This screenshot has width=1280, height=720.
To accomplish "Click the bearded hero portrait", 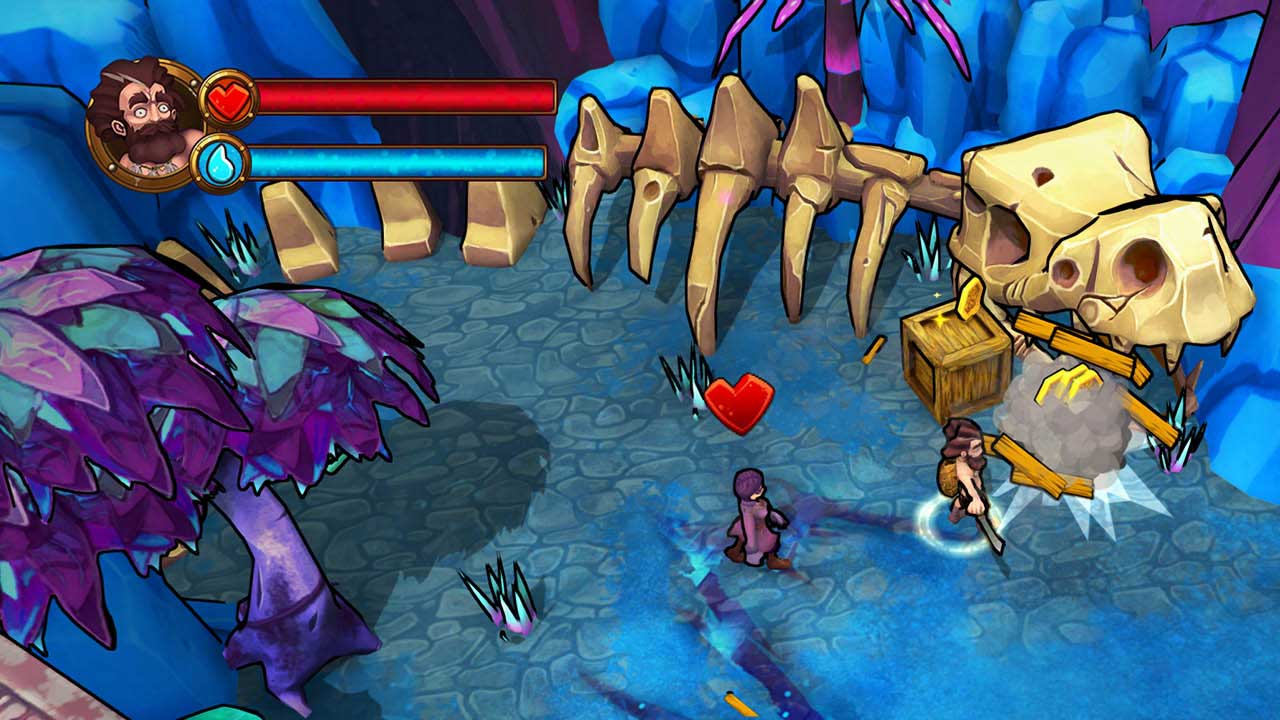I will 145,121.
